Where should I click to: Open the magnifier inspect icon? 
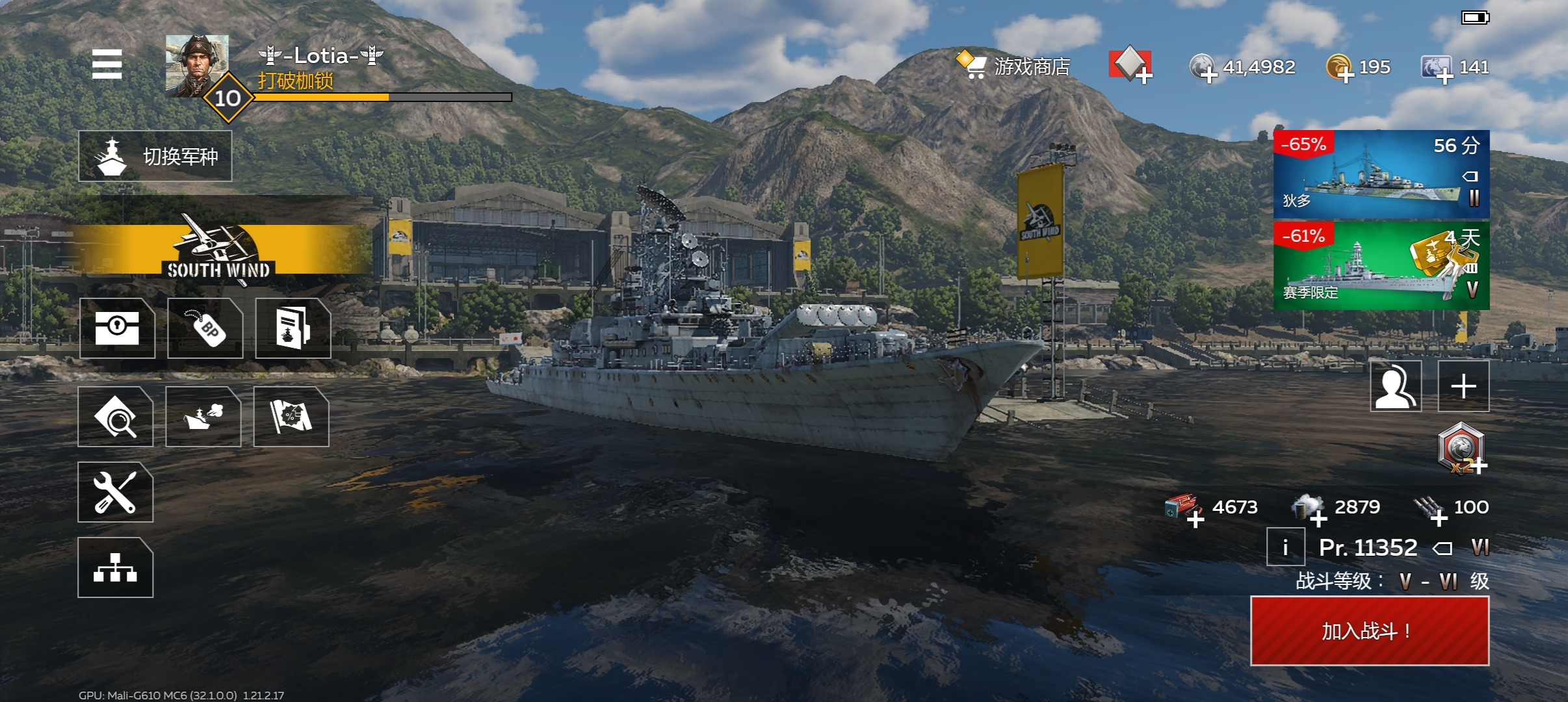pyautogui.click(x=116, y=417)
